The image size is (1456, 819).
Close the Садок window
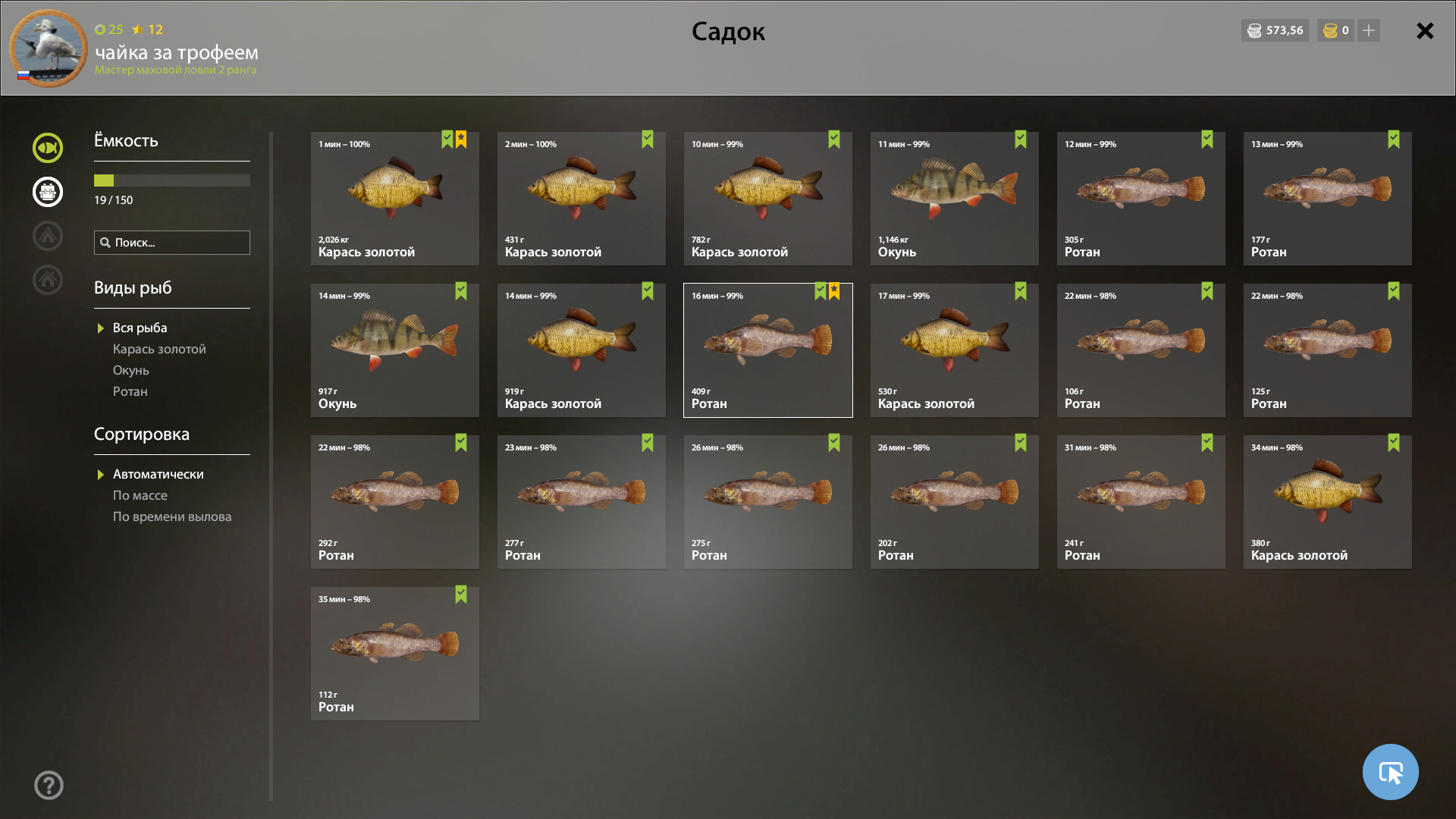coord(1425,31)
